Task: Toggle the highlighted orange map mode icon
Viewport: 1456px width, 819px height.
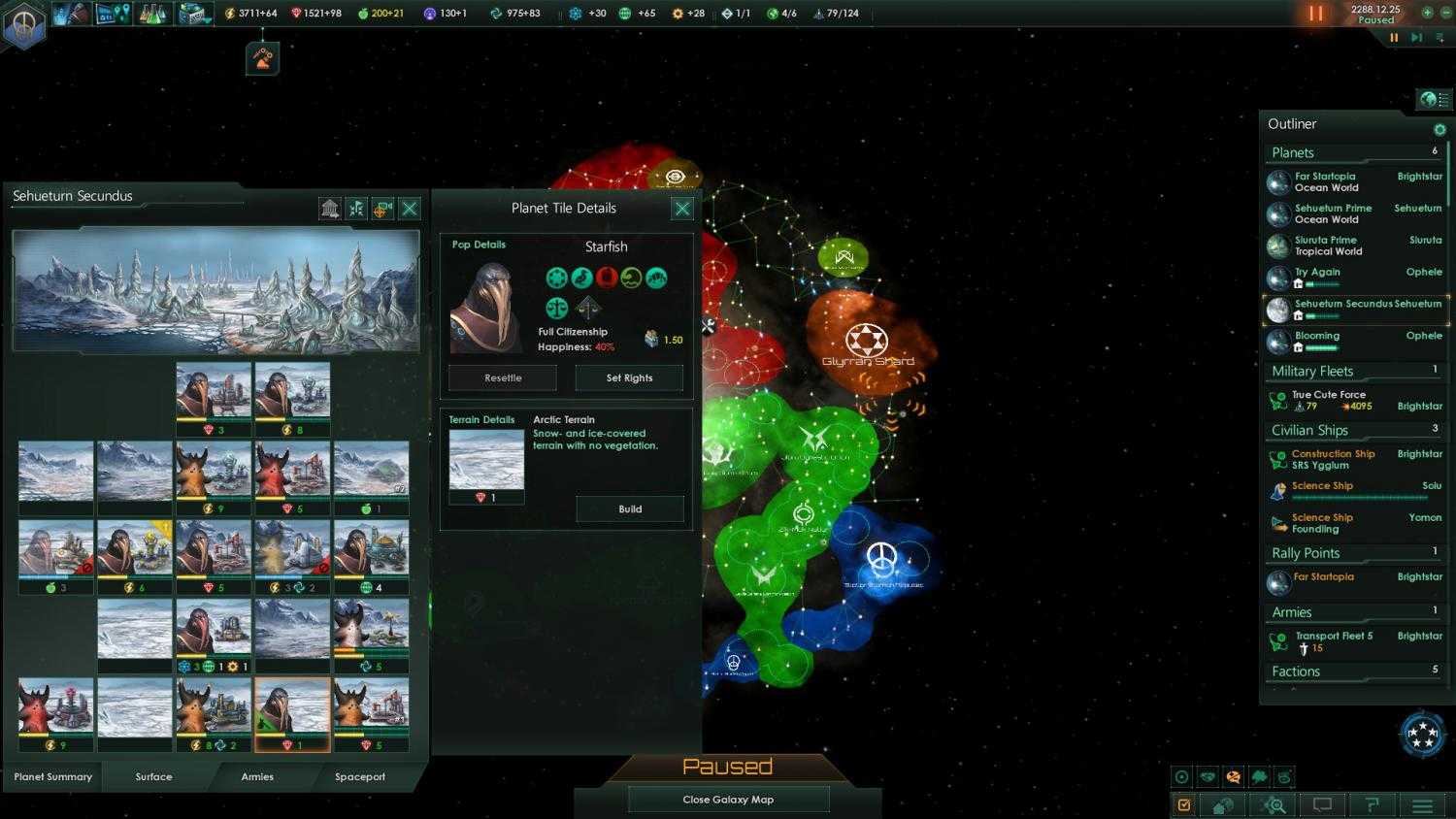Action: pos(1234,776)
